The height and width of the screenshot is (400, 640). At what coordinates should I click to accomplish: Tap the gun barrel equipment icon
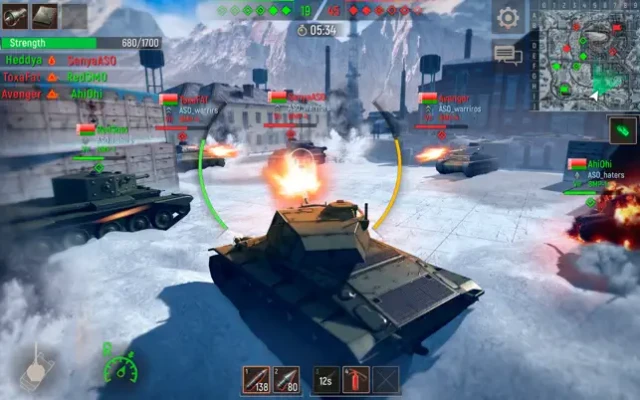click(x=15, y=15)
